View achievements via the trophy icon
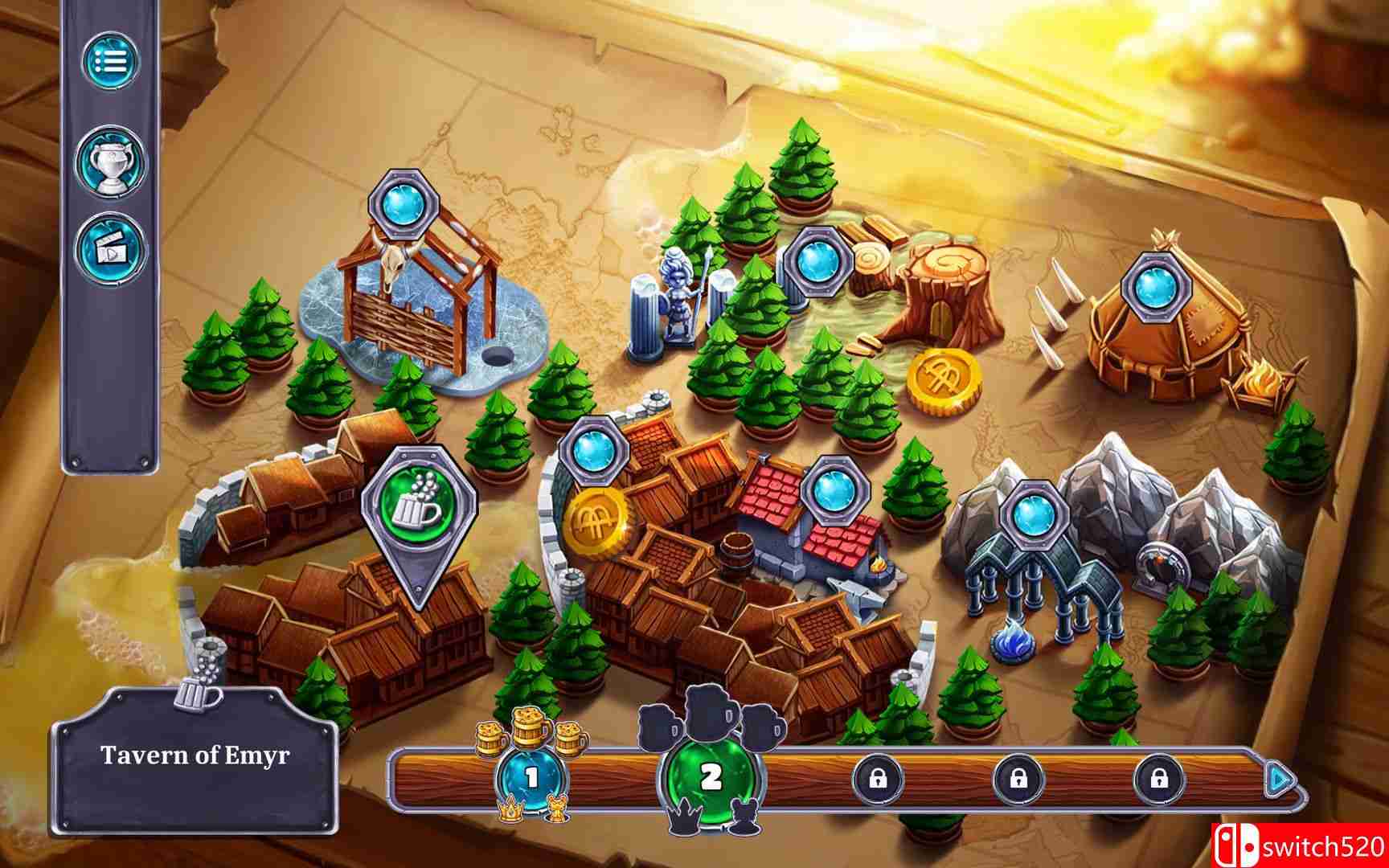The width and height of the screenshot is (1389, 868). click(x=113, y=158)
